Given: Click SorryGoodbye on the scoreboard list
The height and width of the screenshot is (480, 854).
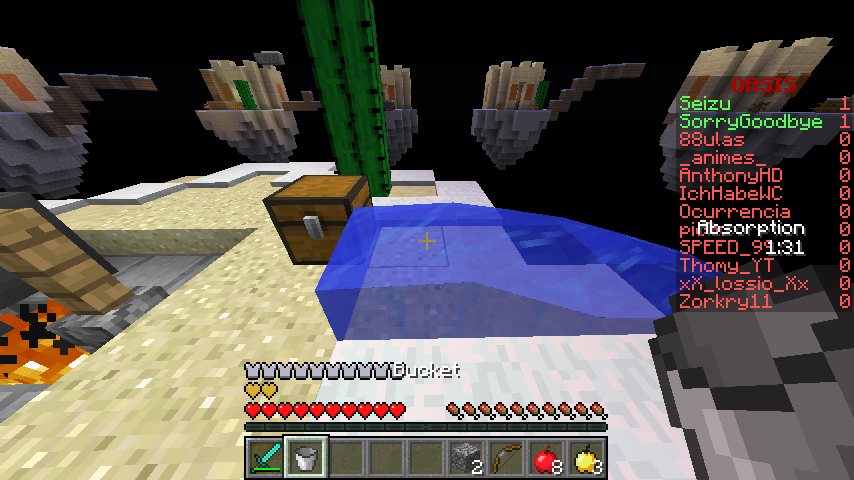Looking at the screenshot, I should 750,121.
